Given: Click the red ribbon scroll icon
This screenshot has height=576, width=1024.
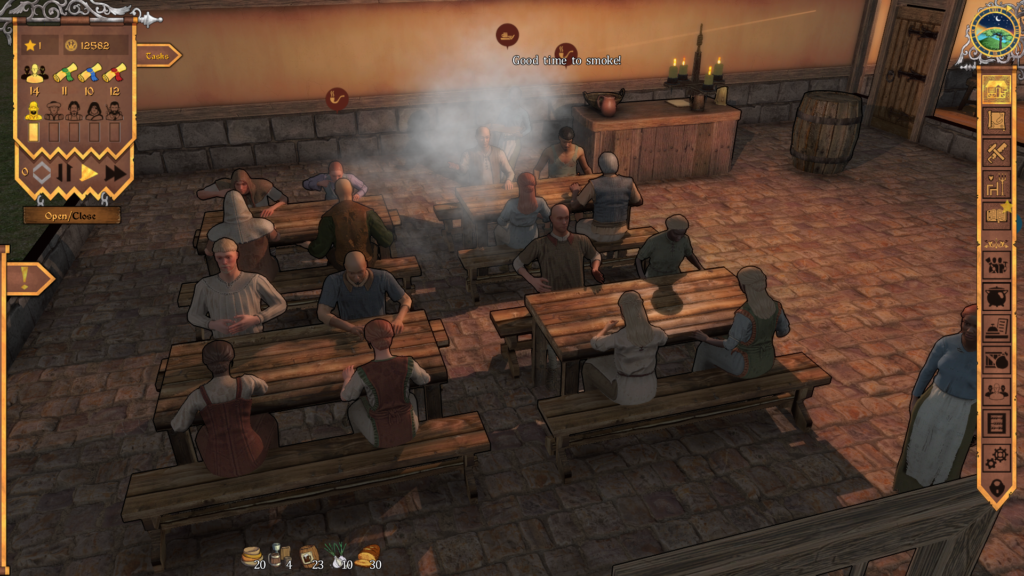Looking at the screenshot, I should click(114, 73).
